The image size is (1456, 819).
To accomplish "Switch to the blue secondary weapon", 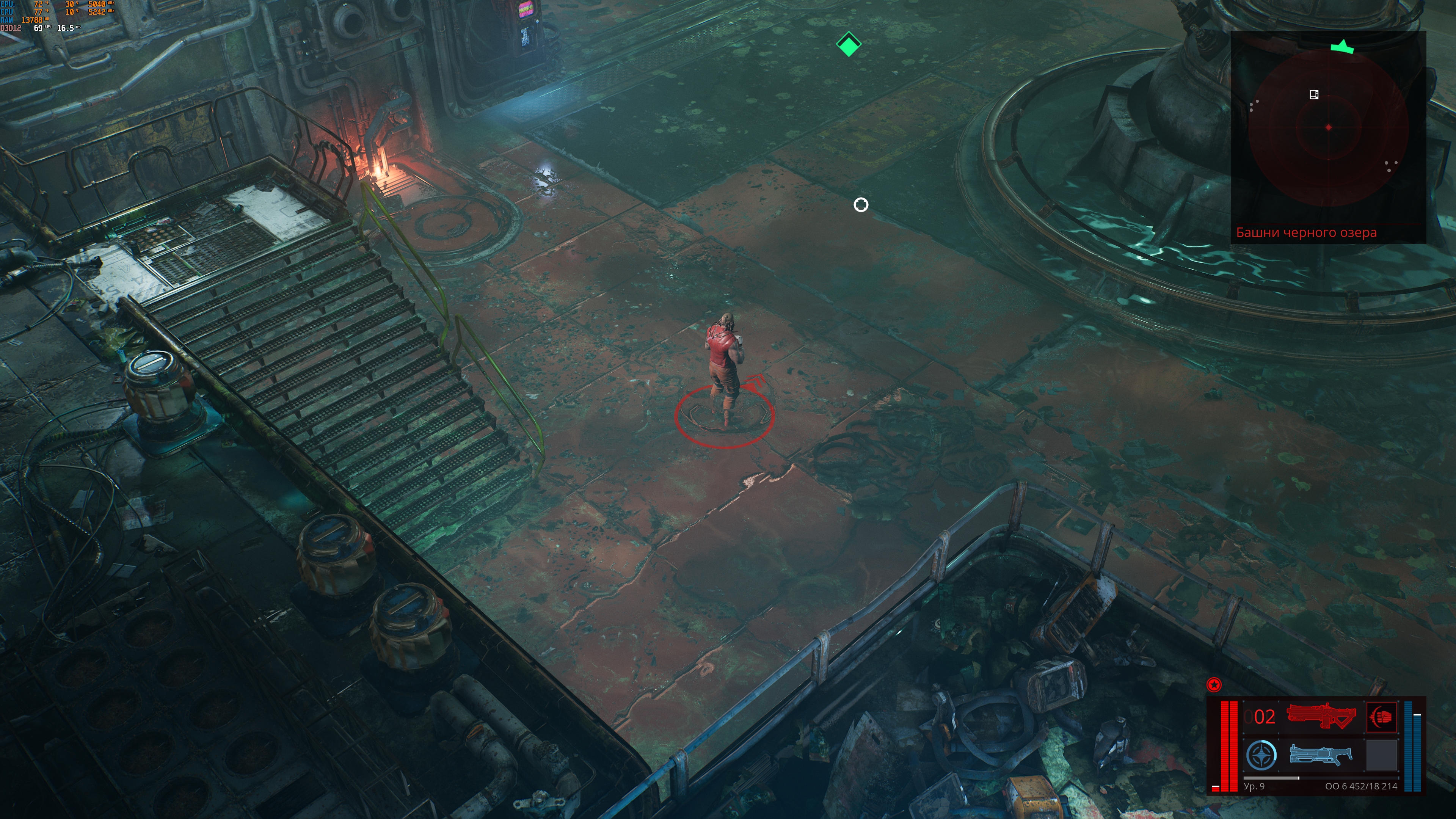I will pyautogui.click(x=1320, y=755).
